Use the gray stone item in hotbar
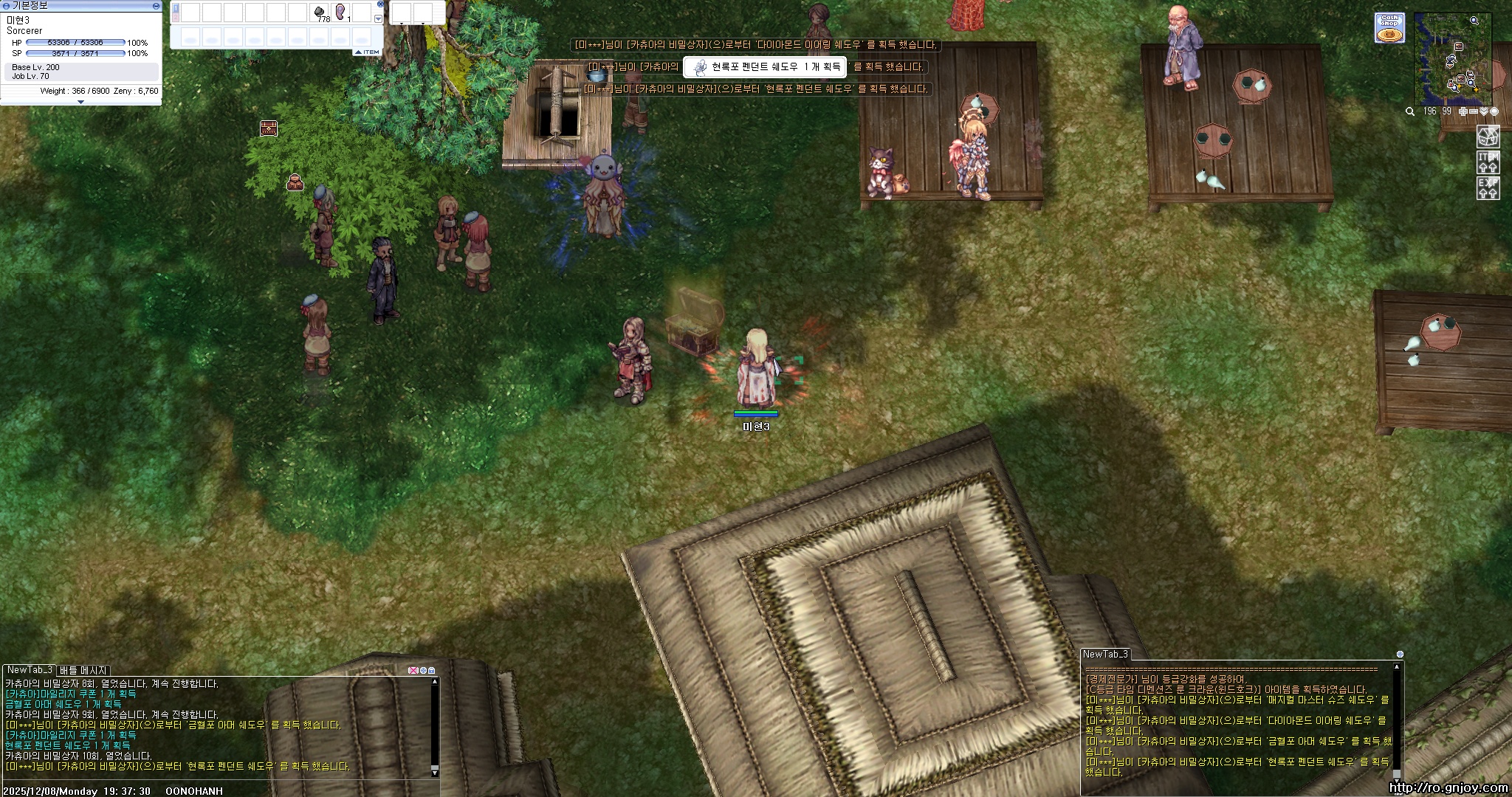The image size is (1512, 797). point(320,13)
